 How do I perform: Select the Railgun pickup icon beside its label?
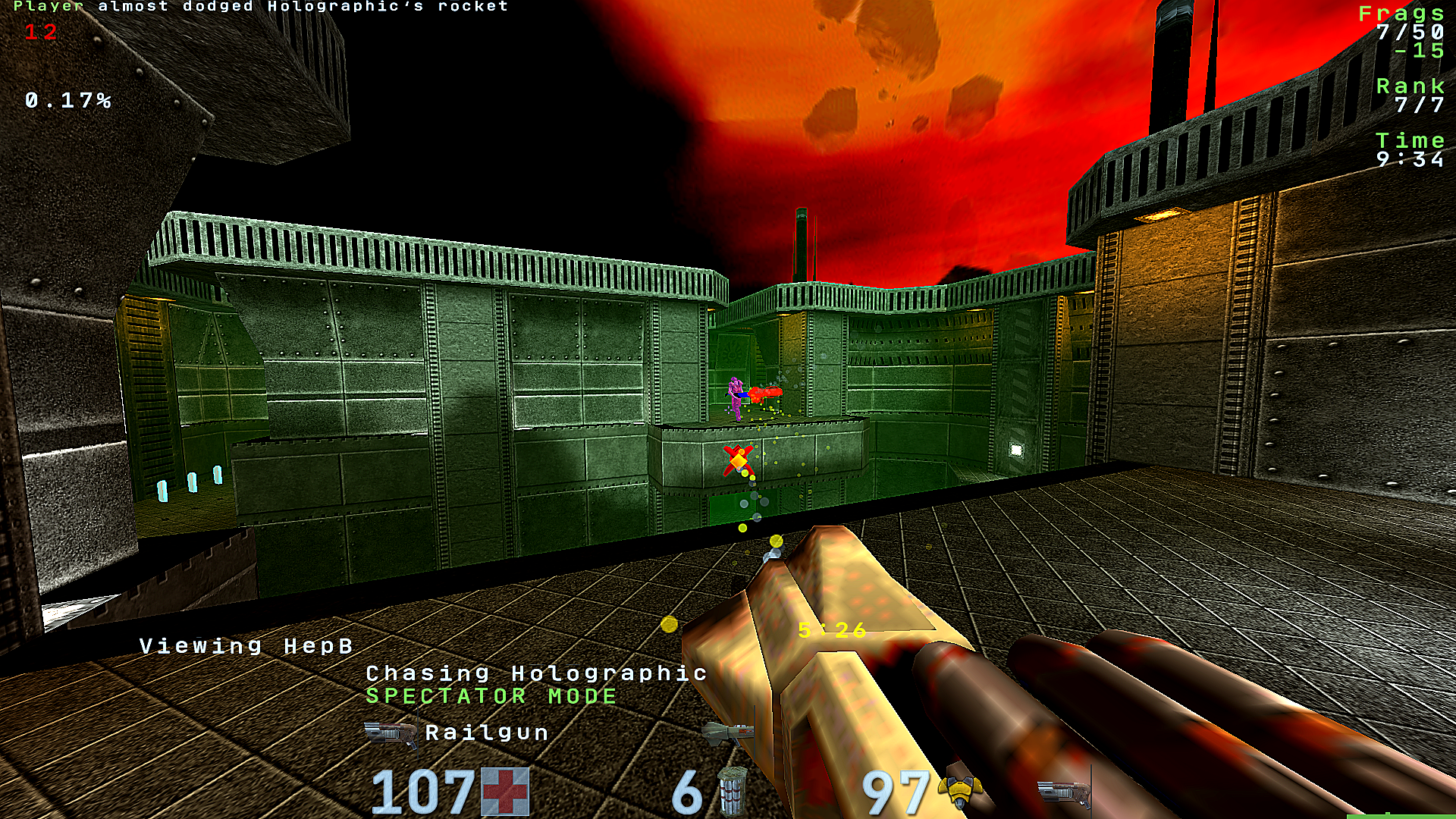click(x=391, y=733)
